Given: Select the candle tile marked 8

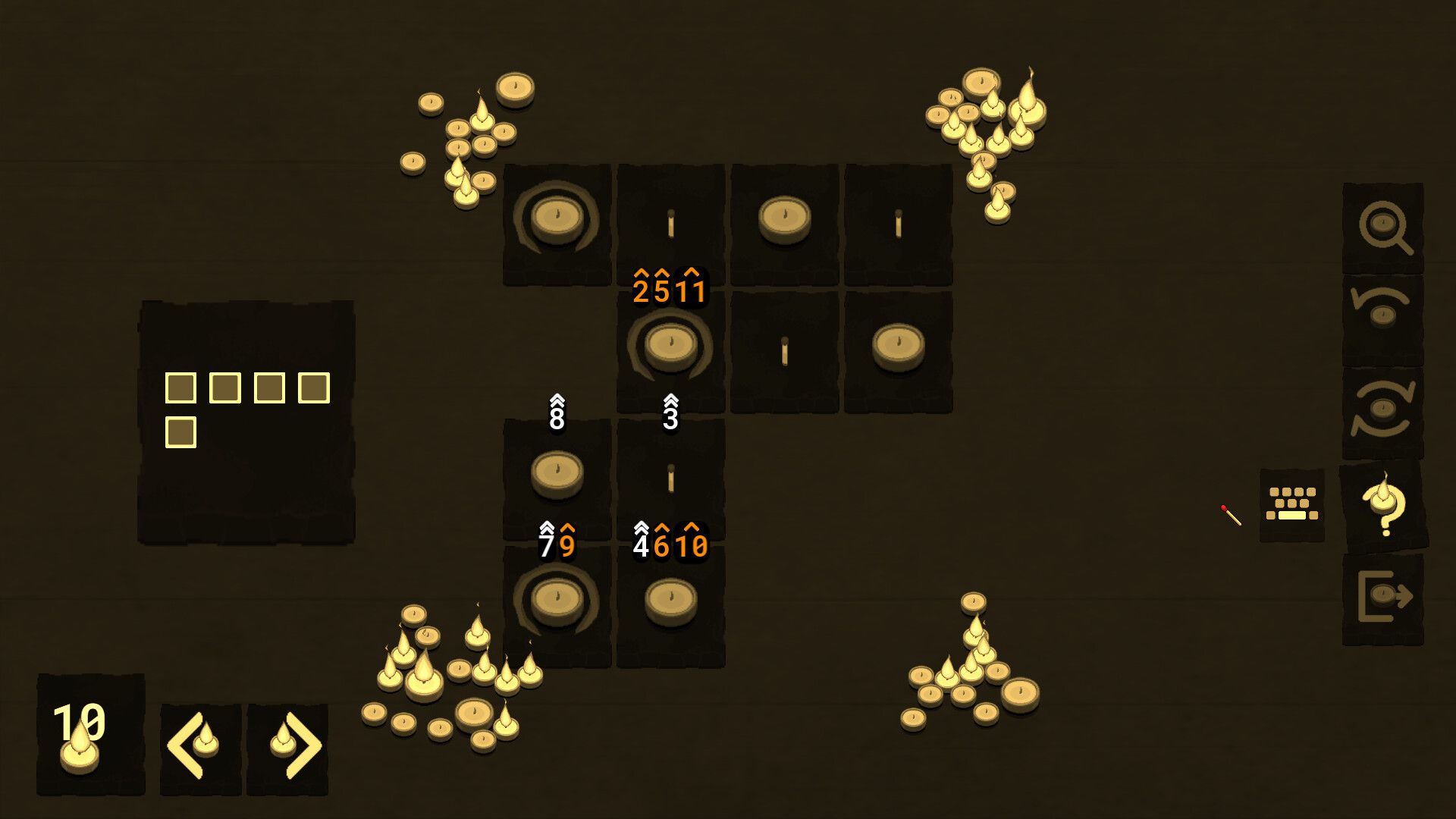Looking at the screenshot, I should pos(557,478).
